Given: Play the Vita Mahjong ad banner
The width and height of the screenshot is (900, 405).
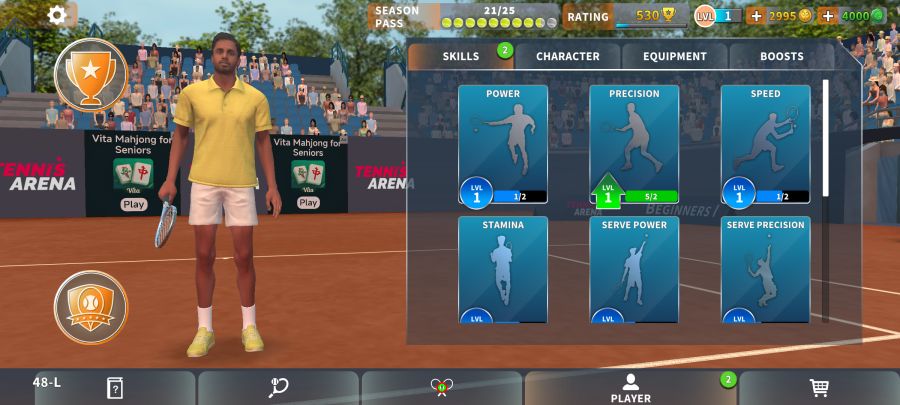Looking at the screenshot, I should [x=134, y=203].
